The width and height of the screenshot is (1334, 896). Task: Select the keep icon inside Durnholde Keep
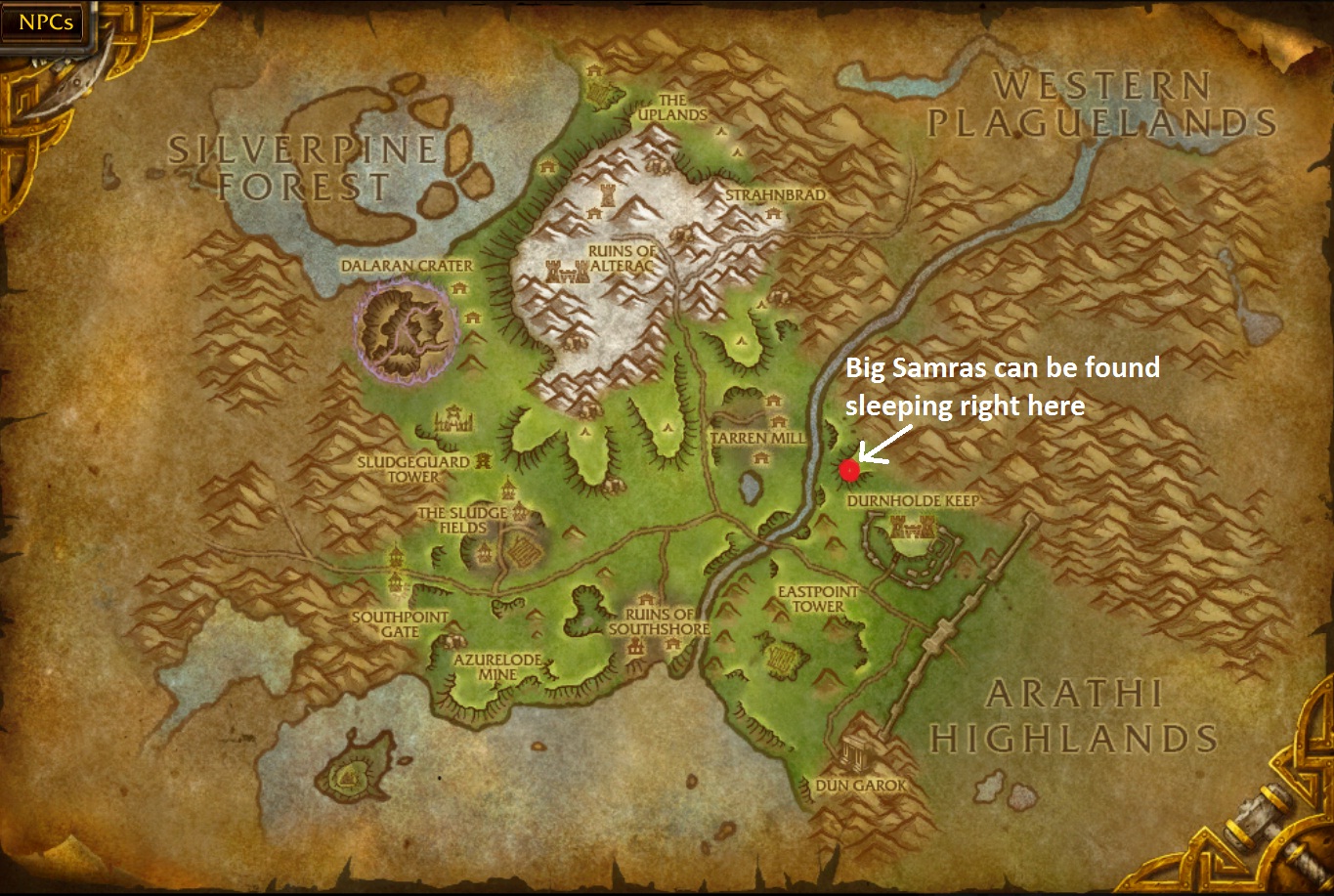pos(912,528)
